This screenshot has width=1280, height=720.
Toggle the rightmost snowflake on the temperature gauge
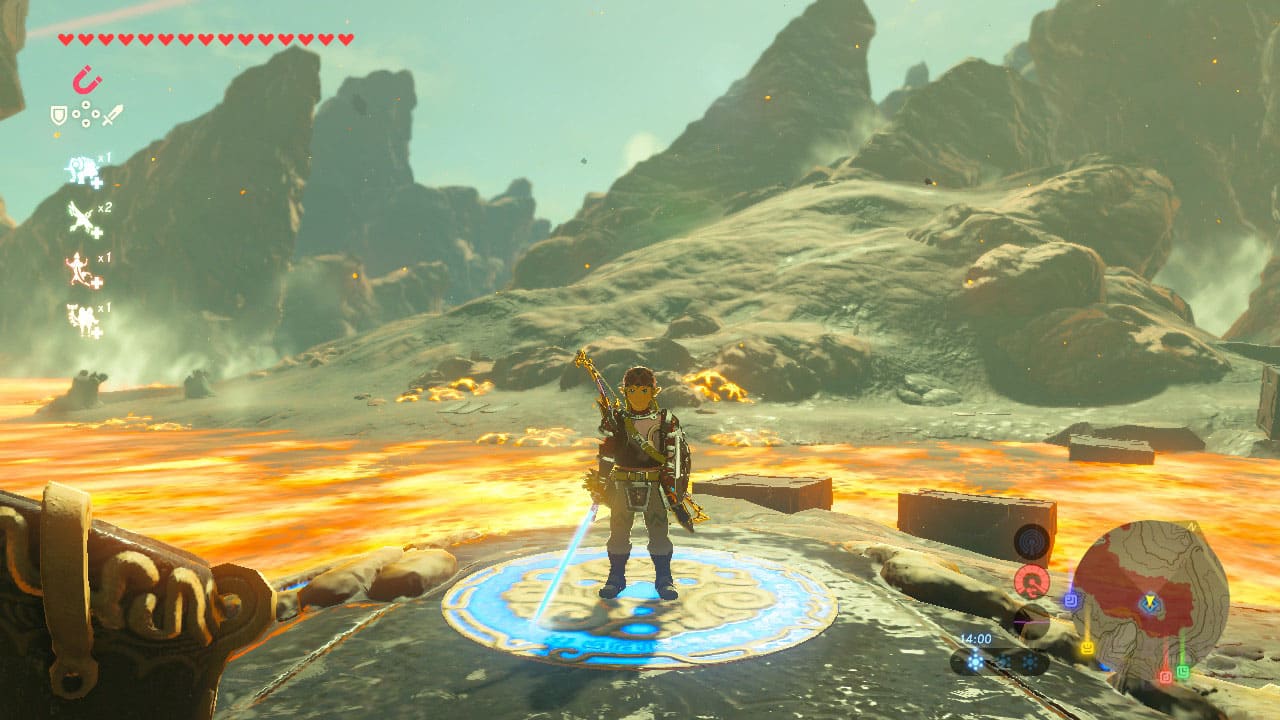coord(1029,660)
